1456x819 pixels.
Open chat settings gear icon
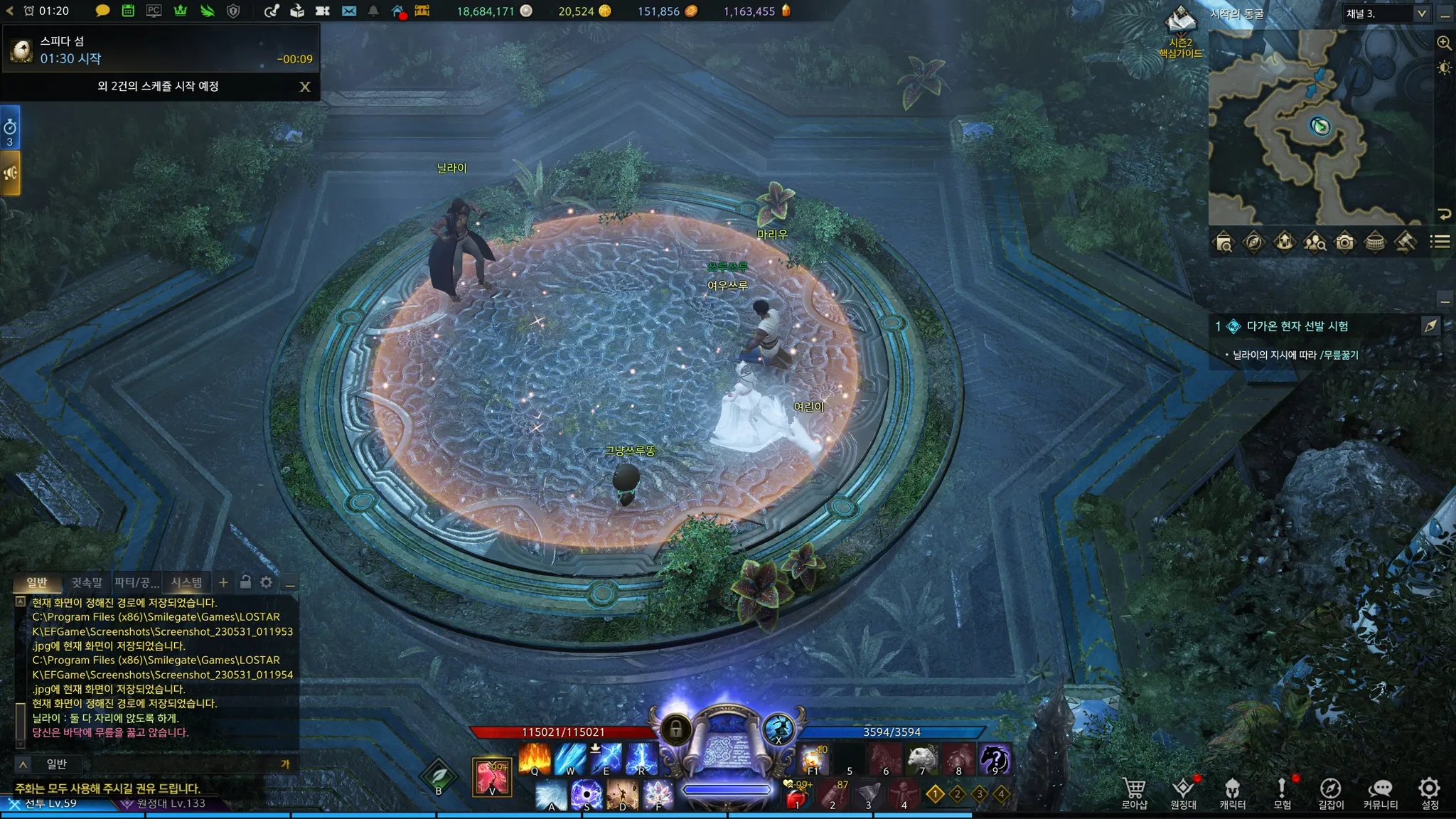(x=266, y=583)
